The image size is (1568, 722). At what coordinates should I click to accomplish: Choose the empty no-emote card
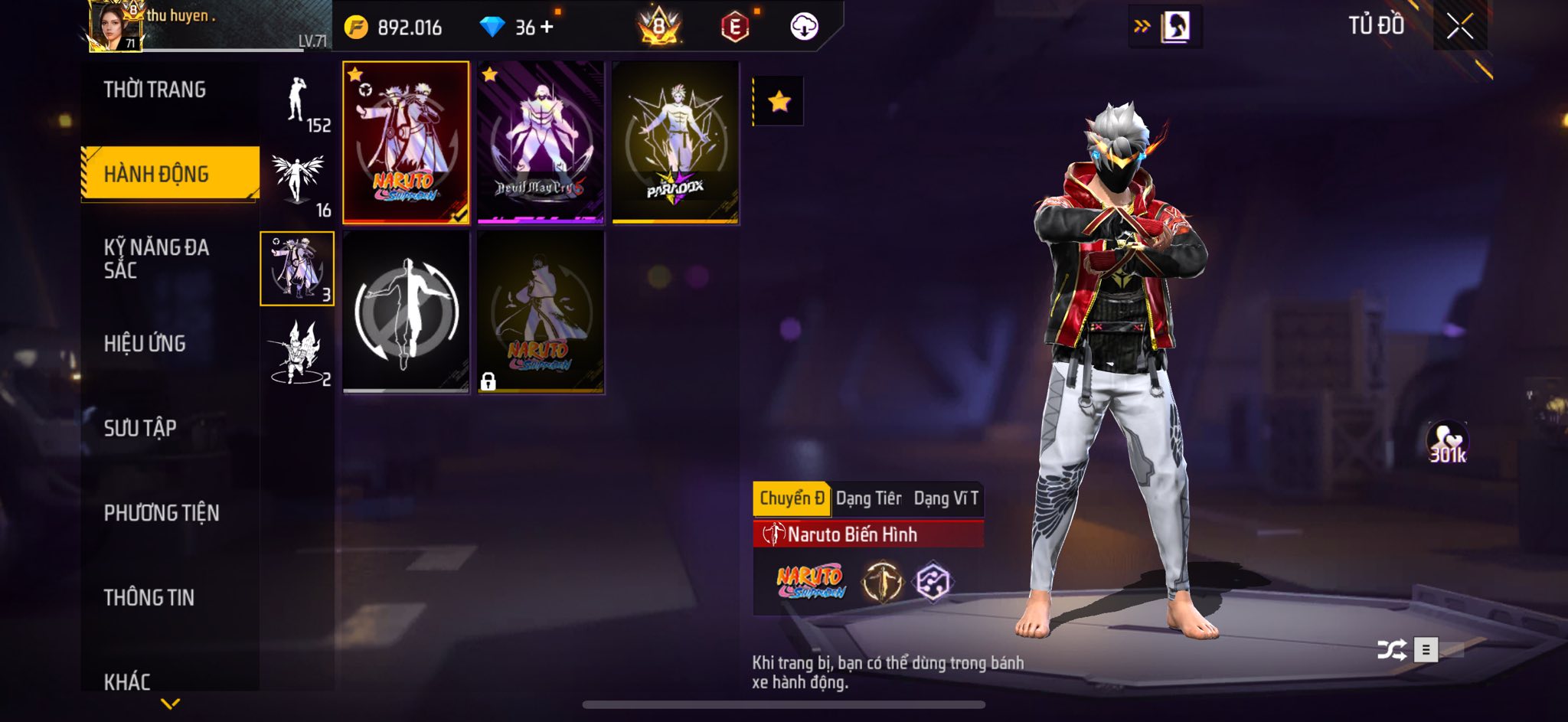click(406, 312)
